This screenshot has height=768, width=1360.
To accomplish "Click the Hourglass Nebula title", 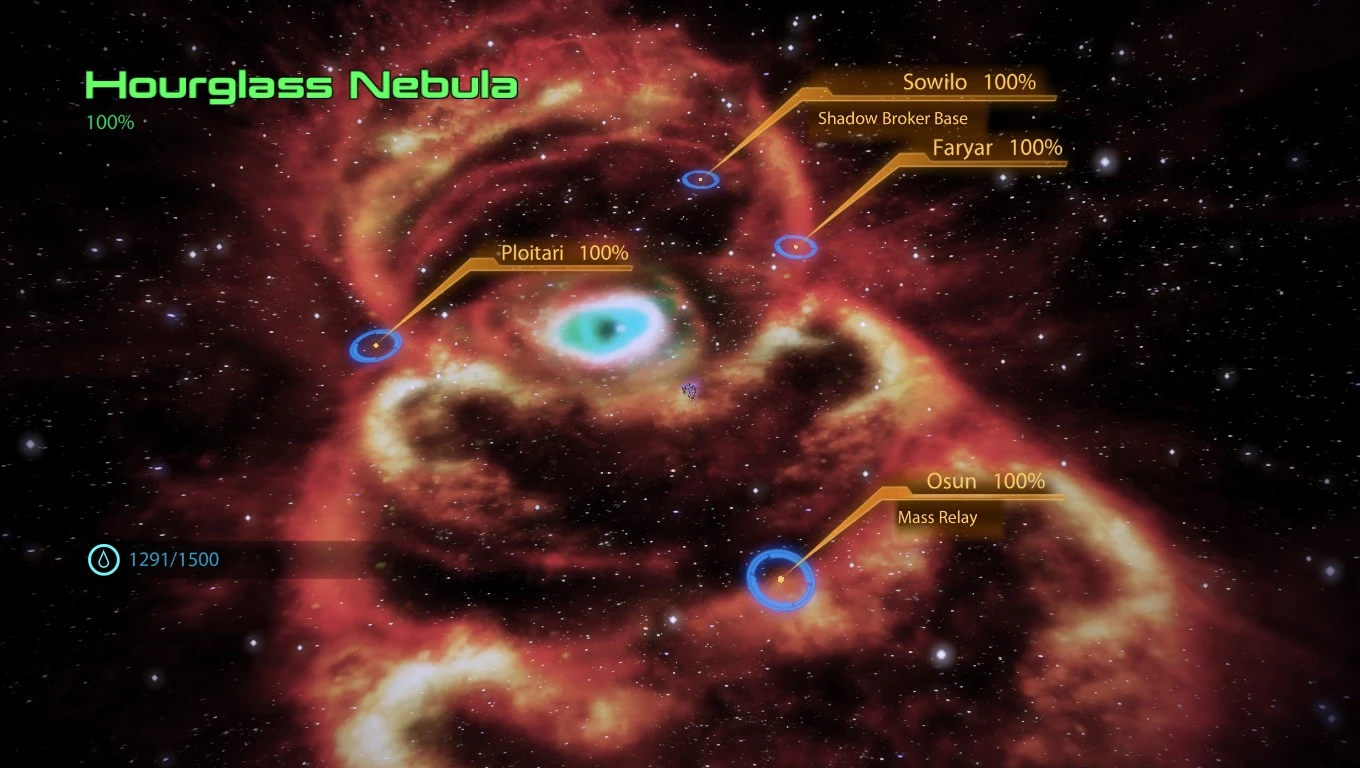I will point(301,86).
